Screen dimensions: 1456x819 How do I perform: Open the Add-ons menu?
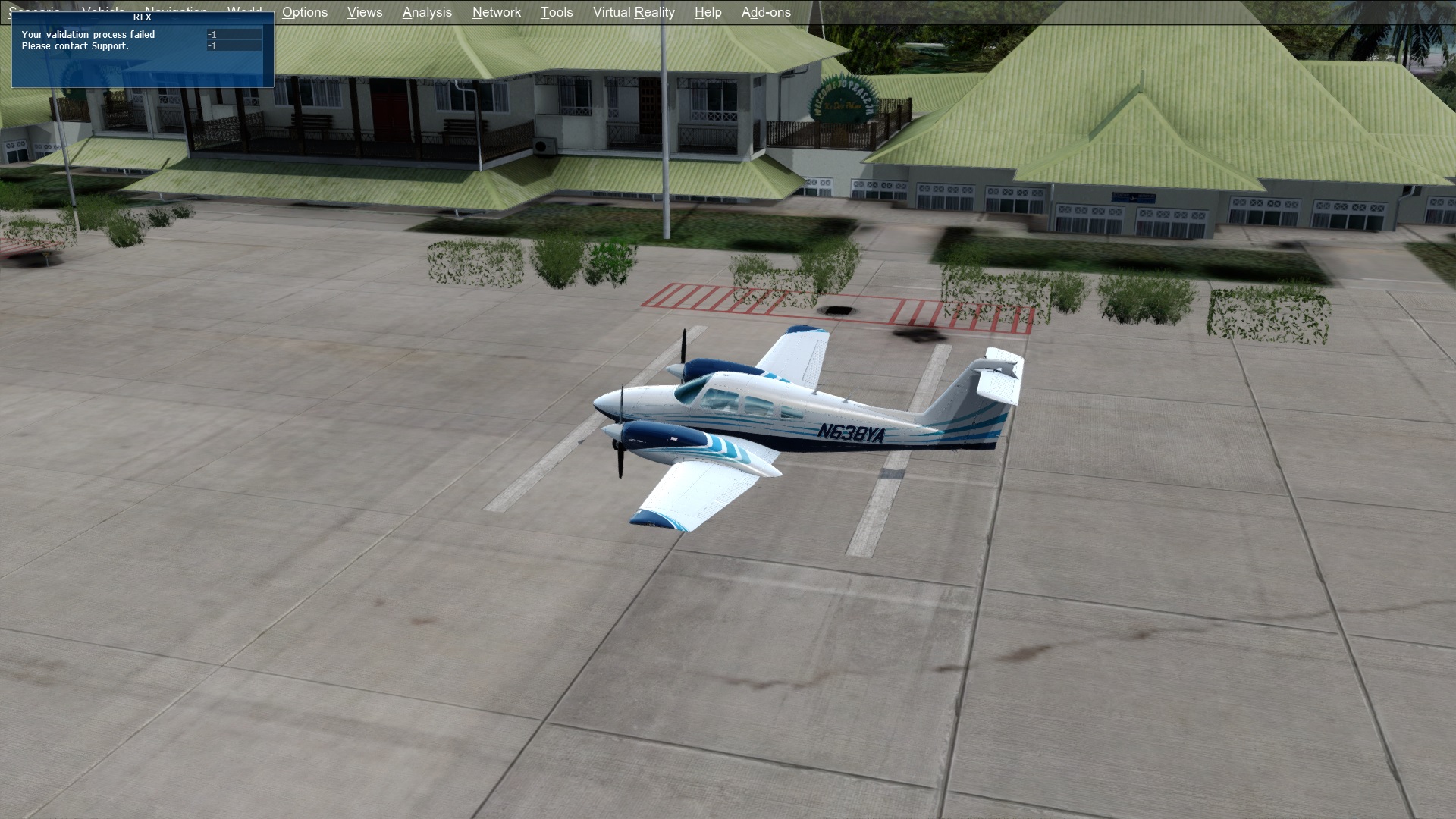pos(766,12)
